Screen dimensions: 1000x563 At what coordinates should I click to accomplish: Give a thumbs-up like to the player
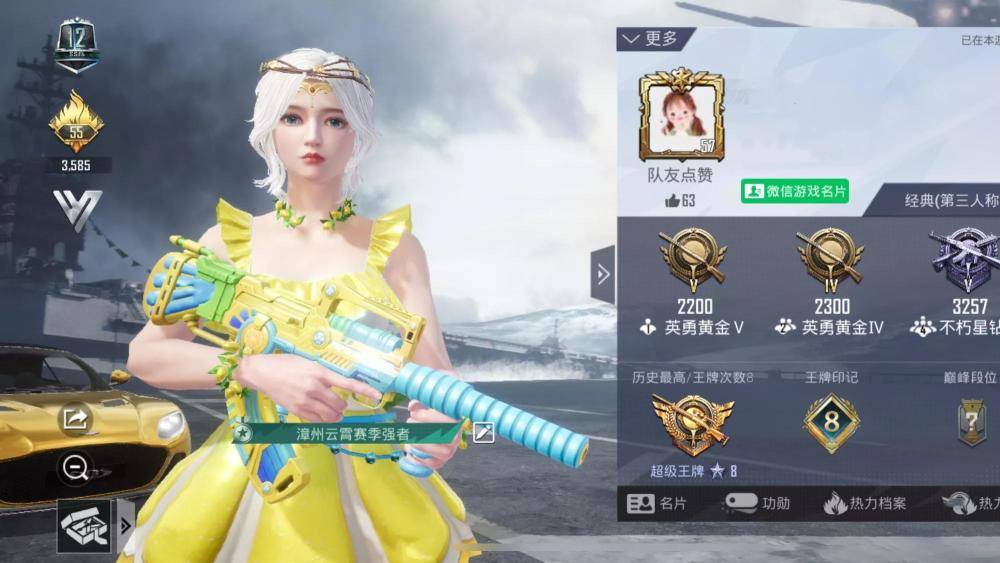pos(673,201)
